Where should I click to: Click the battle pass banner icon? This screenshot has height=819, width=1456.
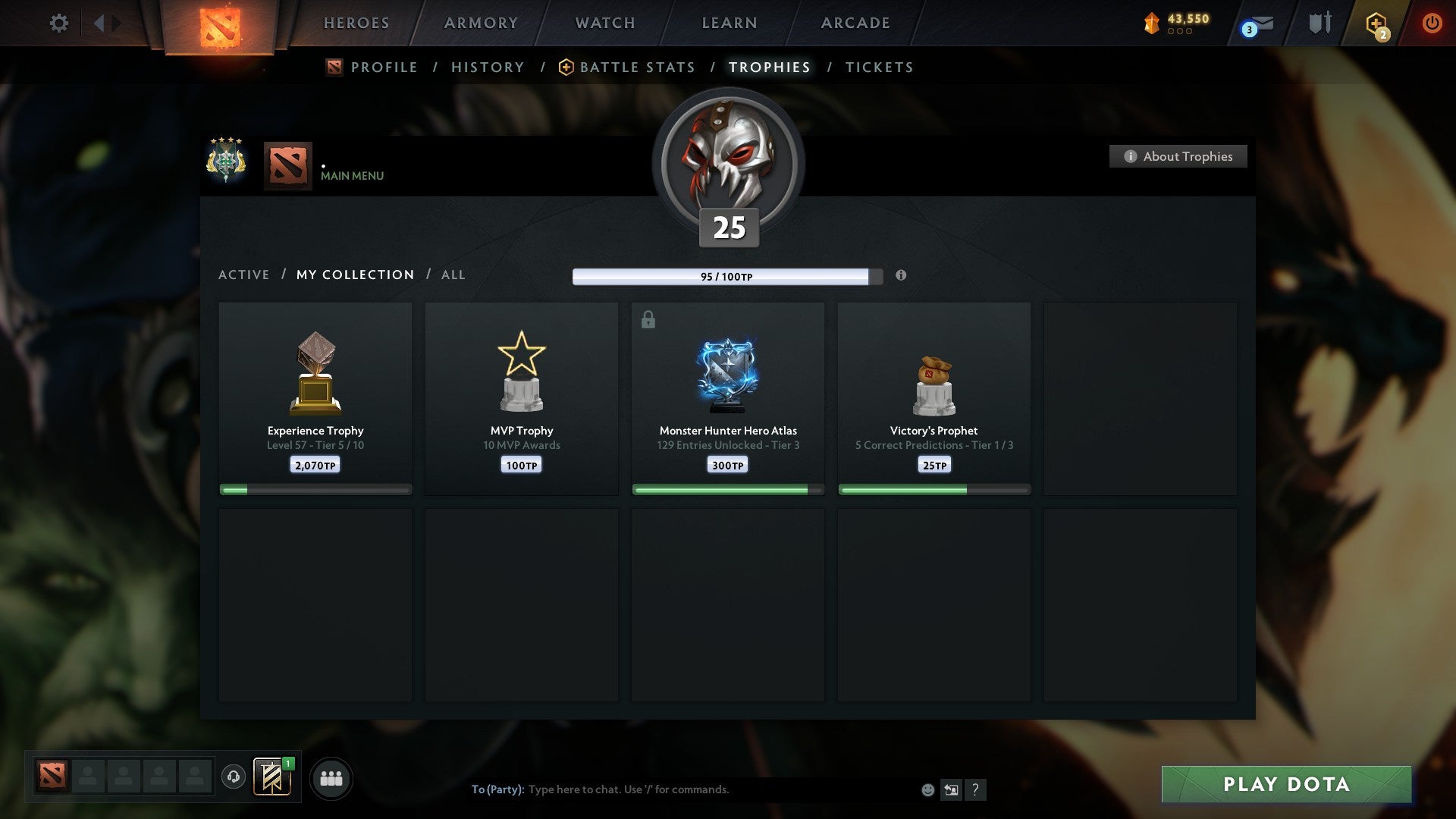point(271,777)
